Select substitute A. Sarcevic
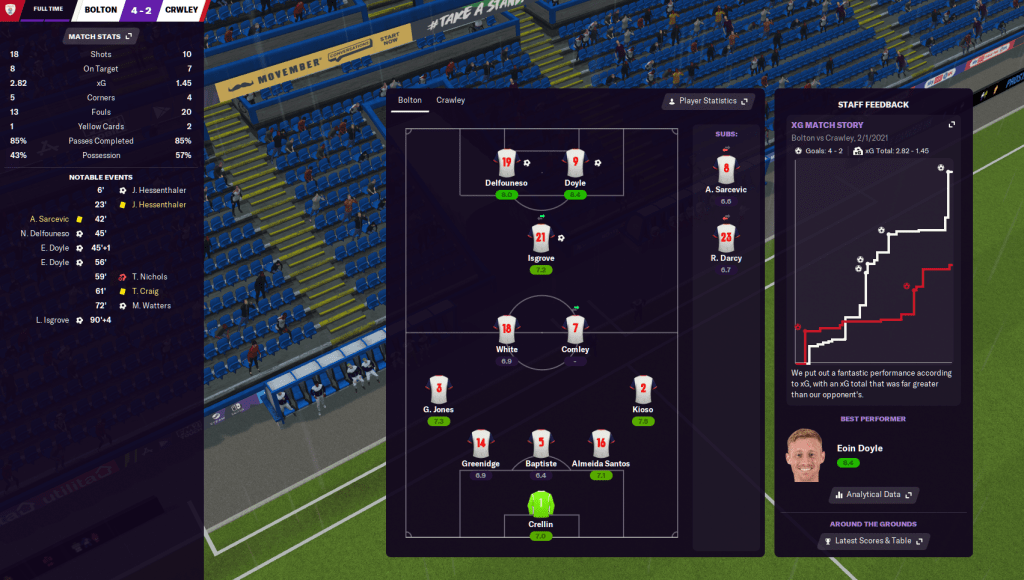The image size is (1024, 580). point(725,167)
